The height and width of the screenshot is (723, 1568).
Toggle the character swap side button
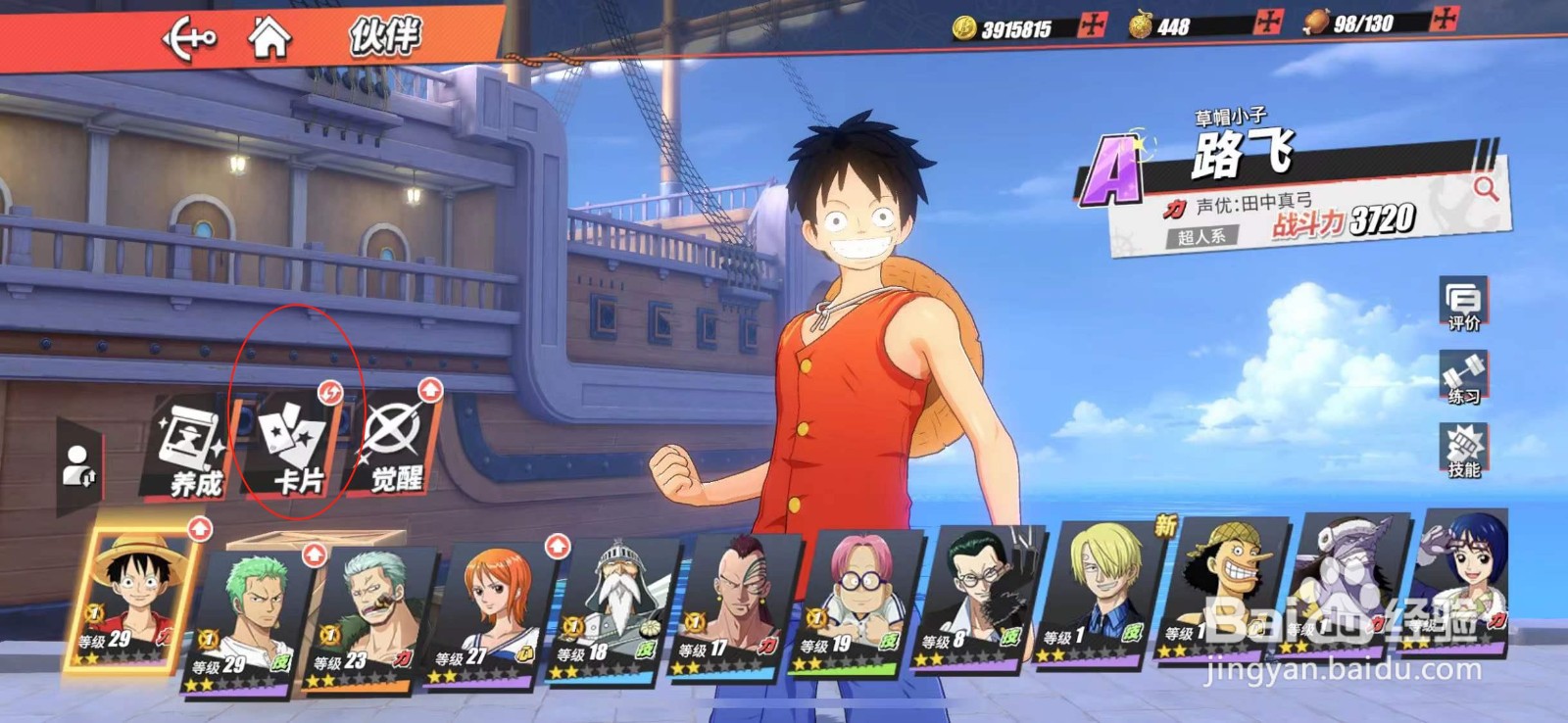[x=78, y=466]
